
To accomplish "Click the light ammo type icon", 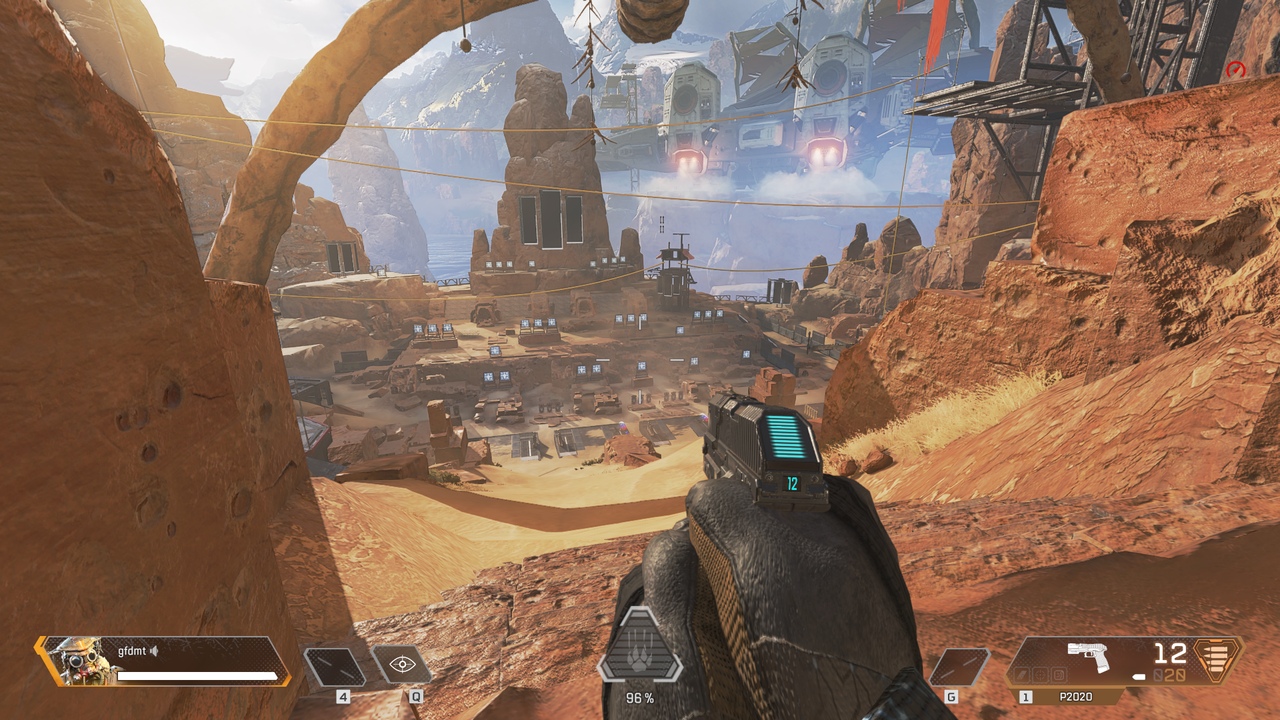I will 1217,660.
